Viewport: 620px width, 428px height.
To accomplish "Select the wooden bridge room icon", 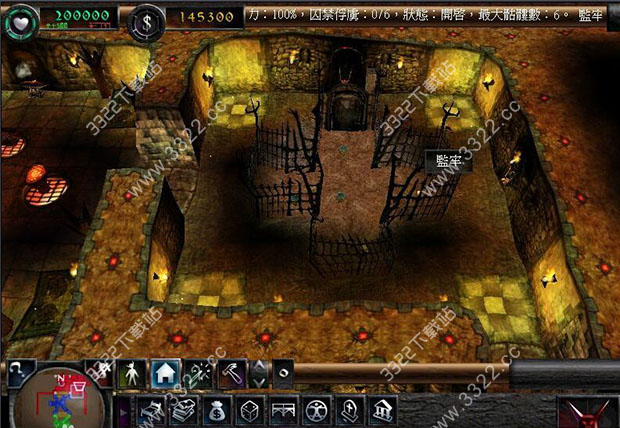I will 283,410.
